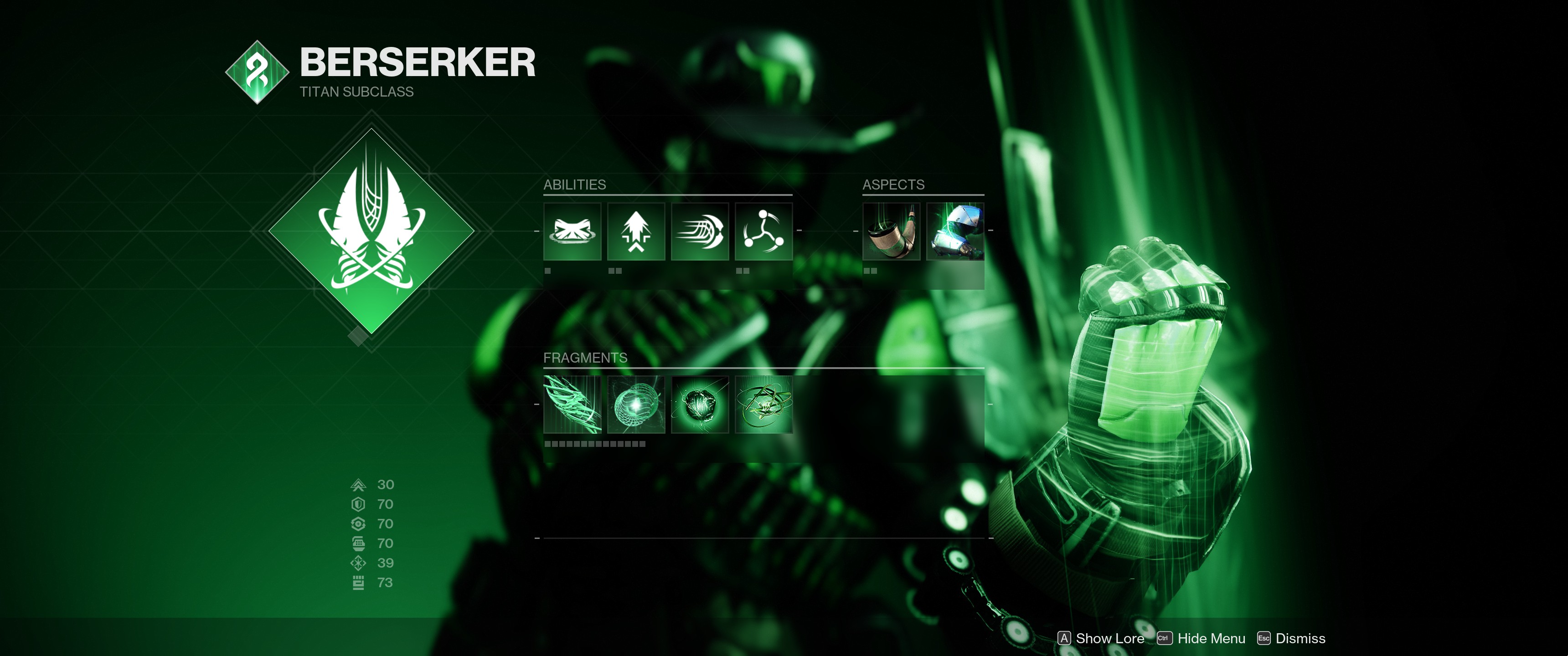The height and width of the screenshot is (656, 1568).
Task: Choose the upward-arrow Lift jump ability
Action: pyautogui.click(x=636, y=231)
